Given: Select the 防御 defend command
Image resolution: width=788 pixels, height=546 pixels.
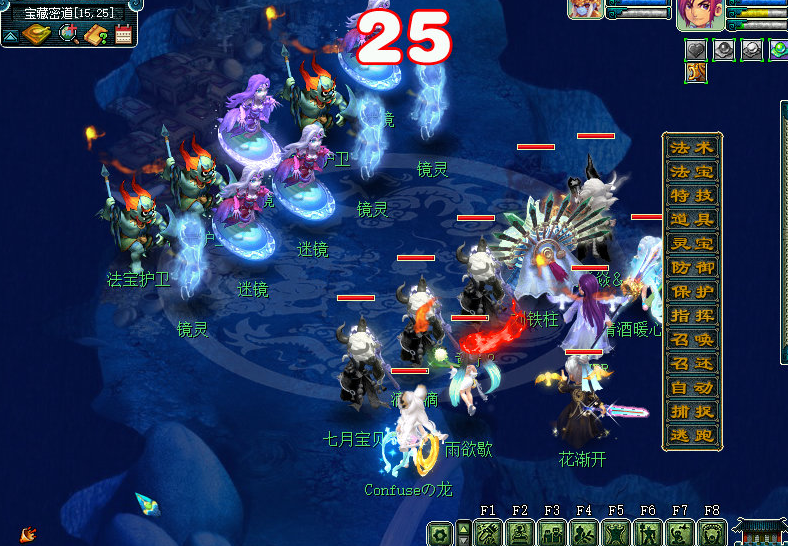Looking at the screenshot, I should (692, 268).
